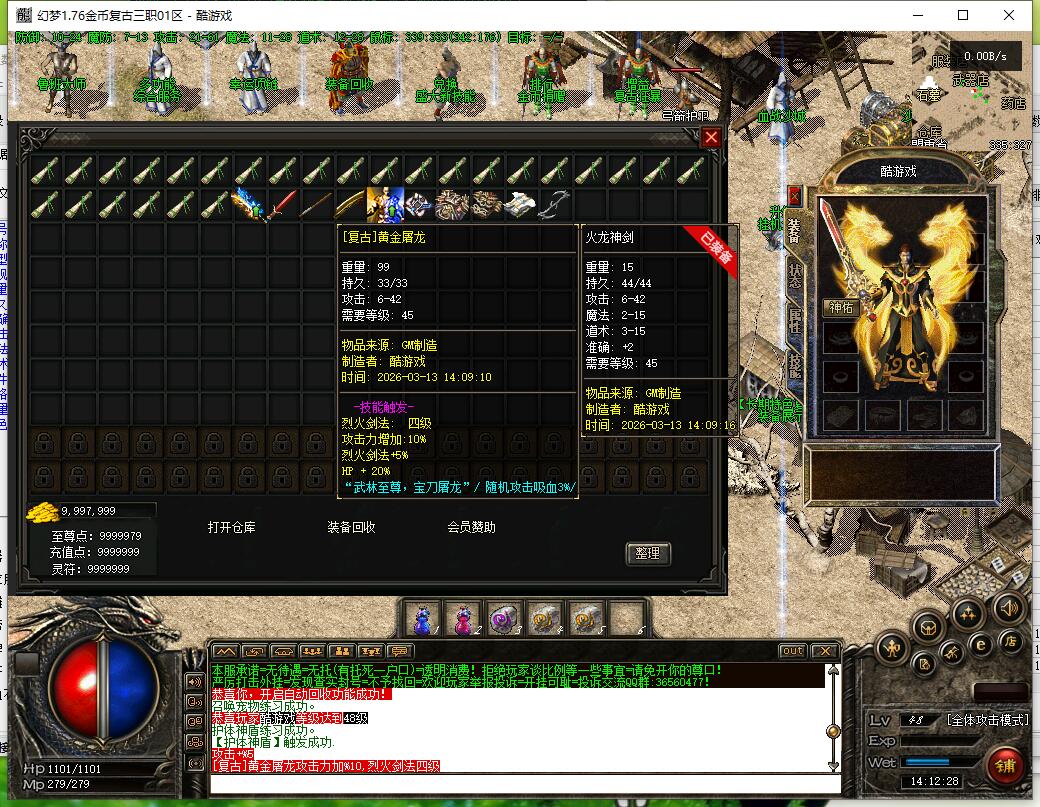Click the chat window 'out' button

(792, 651)
